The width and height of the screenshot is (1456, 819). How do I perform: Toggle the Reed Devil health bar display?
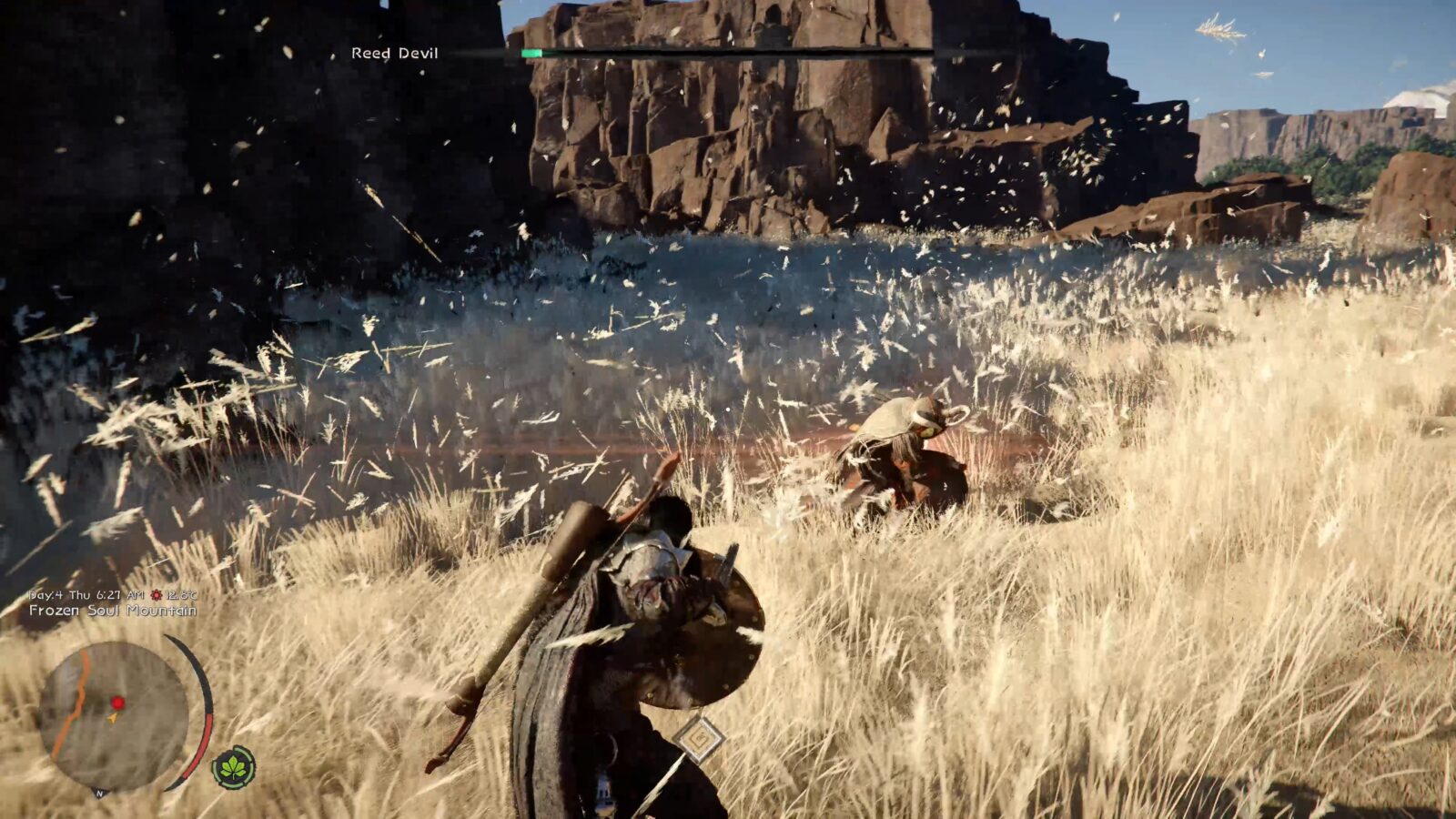(x=637, y=53)
